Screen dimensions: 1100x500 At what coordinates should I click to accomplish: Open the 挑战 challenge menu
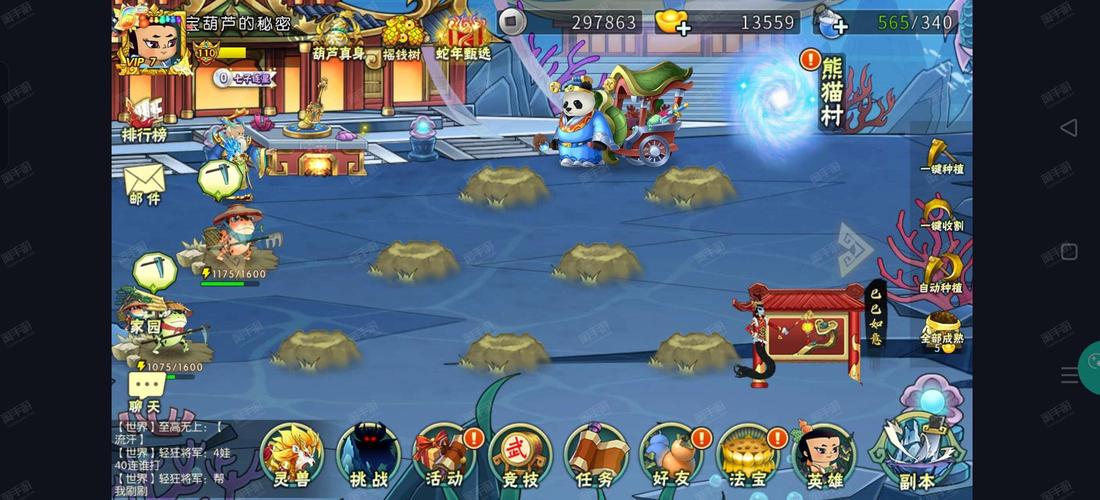click(367, 455)
